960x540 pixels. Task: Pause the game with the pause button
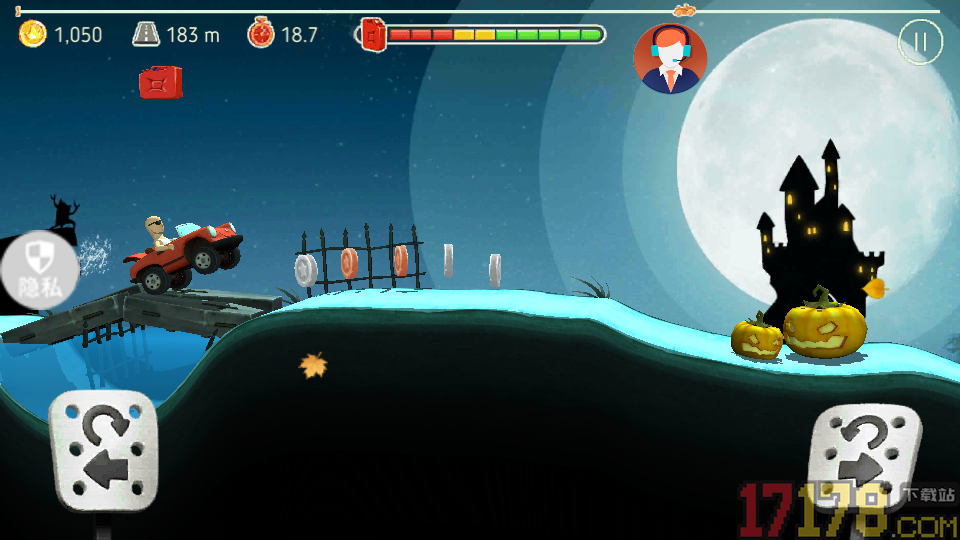920,42
